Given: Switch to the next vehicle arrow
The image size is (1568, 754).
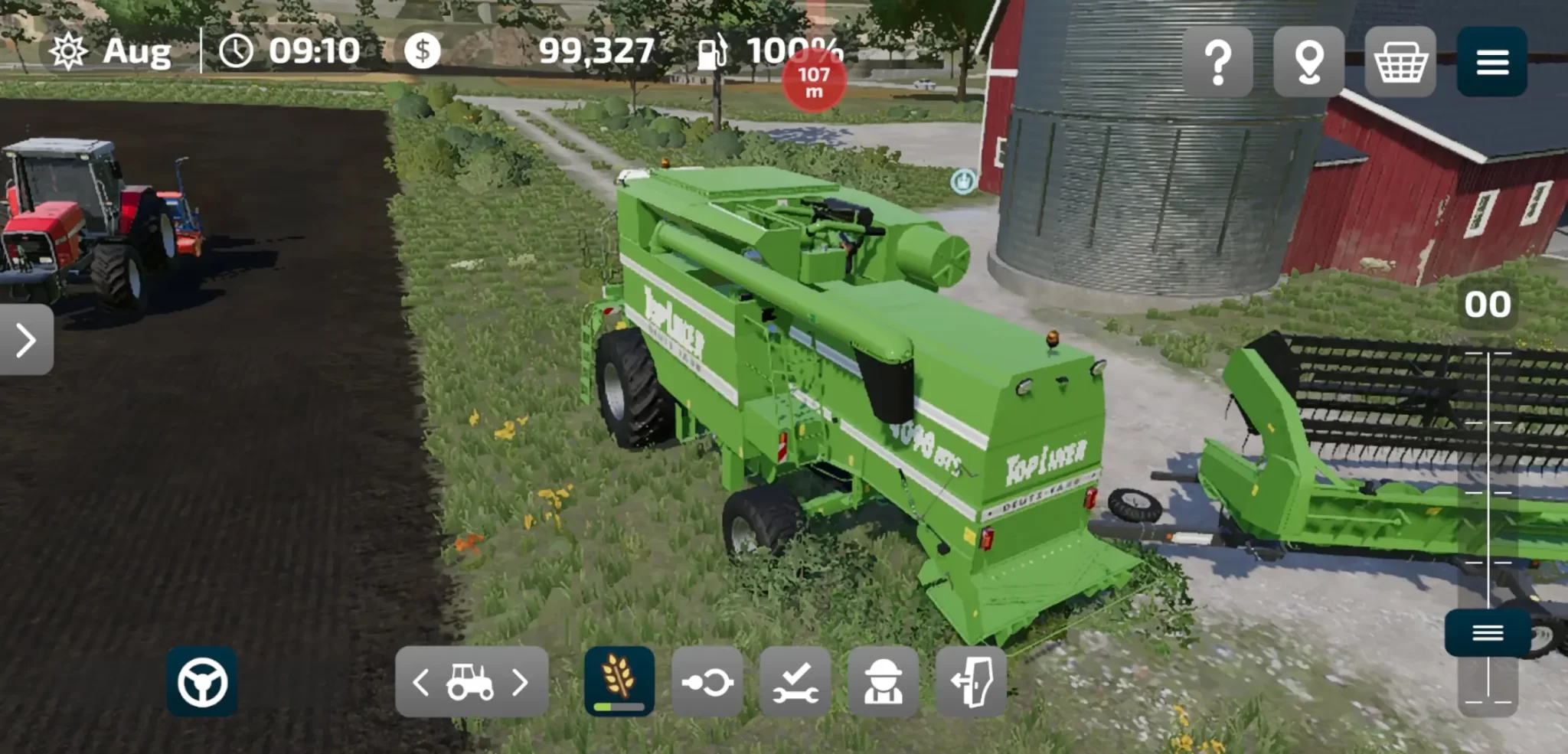Looking at the screenshot, I should pyautogui.click(x=521, y=681).
